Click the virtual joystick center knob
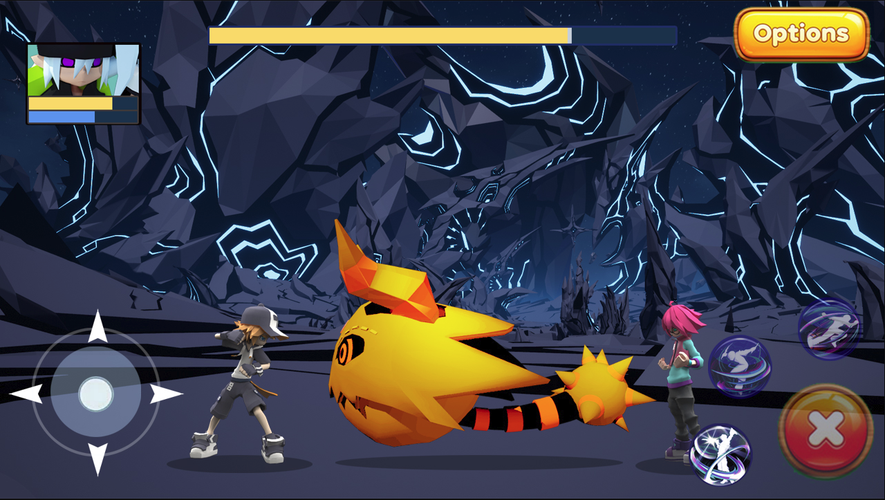The height and width of the screenshot is (500, 885). (x=96, y=393)
